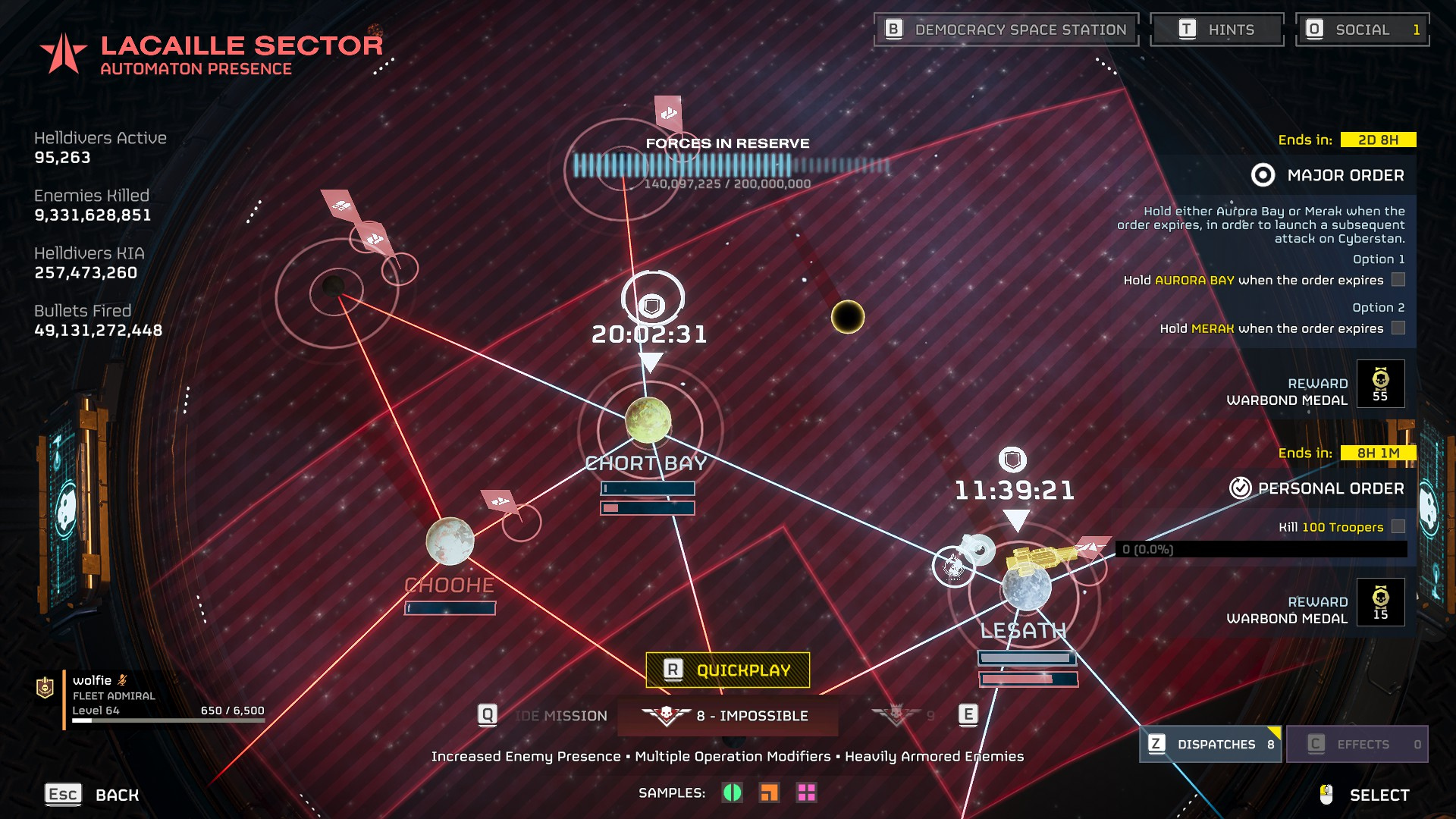
Task: View the Major Order details
Action: click(1329, 175)
